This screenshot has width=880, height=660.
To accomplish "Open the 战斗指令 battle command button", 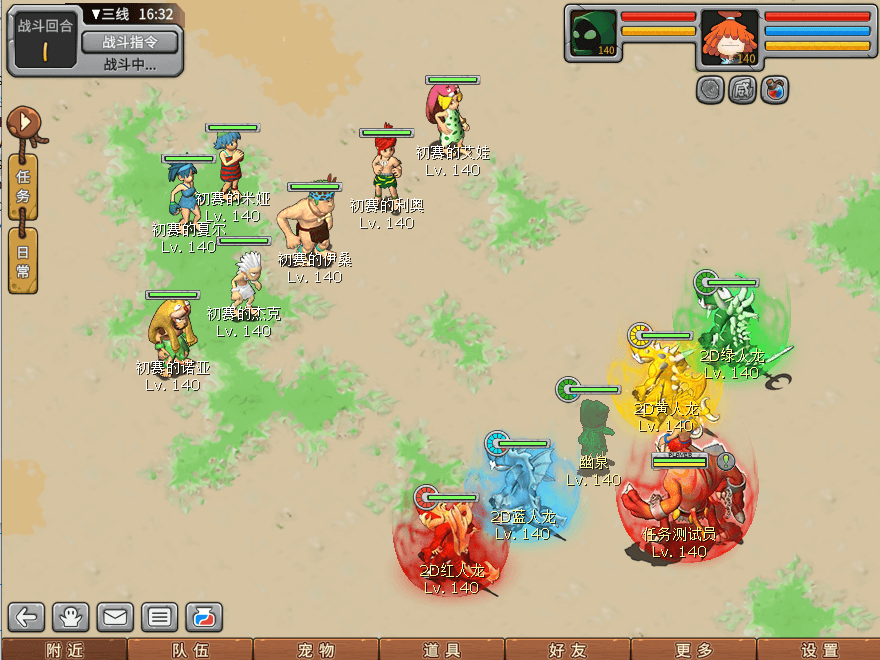I will (129, 42).
